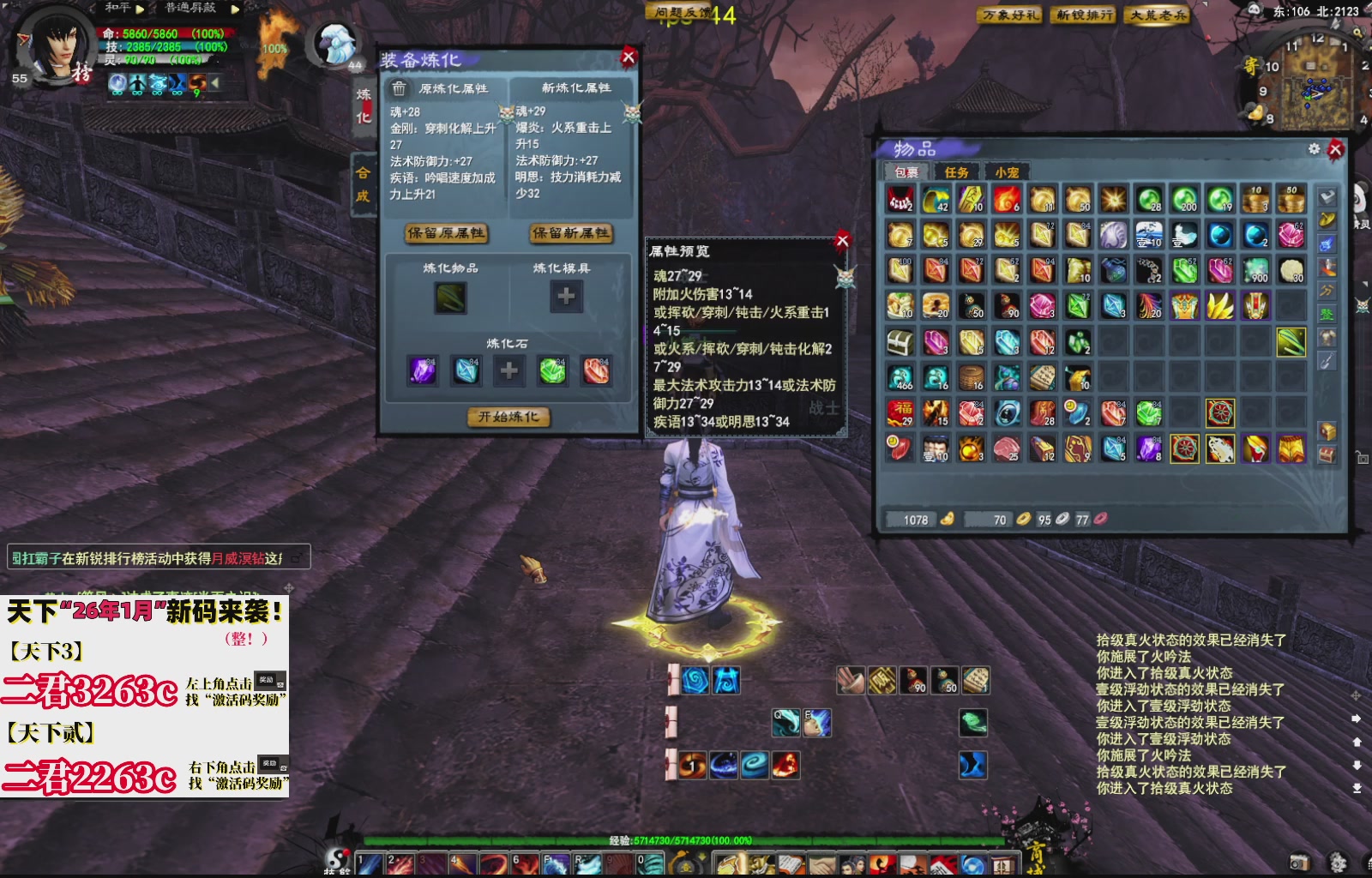Open the inventory settings gear icon

(x=1315, y=147)
